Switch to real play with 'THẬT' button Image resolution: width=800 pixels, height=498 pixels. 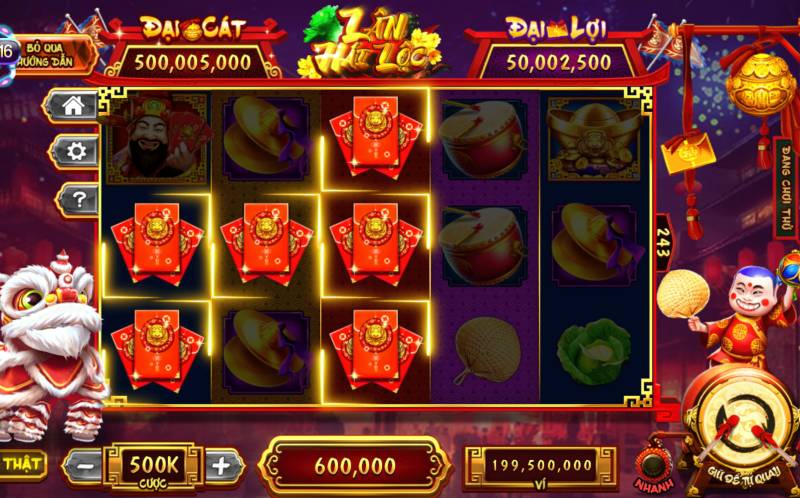(20, 463)
